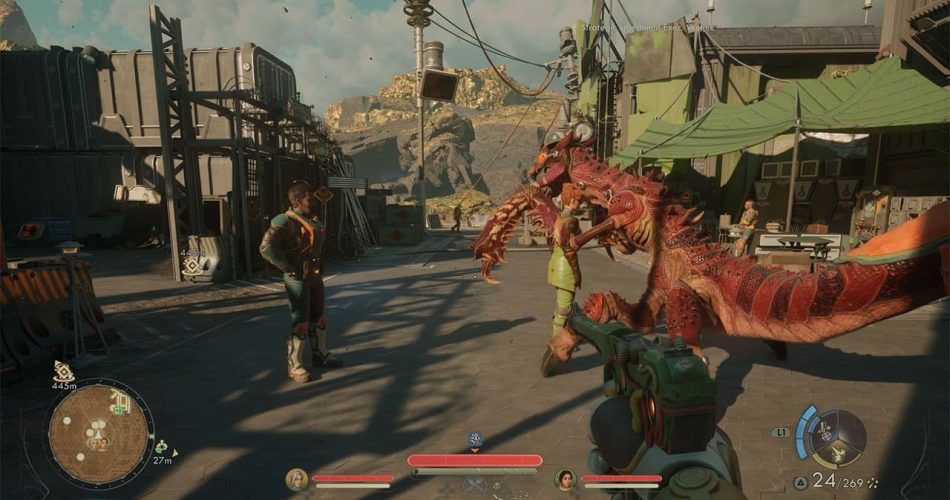Select the blonde companion portrait

point(296,479)
